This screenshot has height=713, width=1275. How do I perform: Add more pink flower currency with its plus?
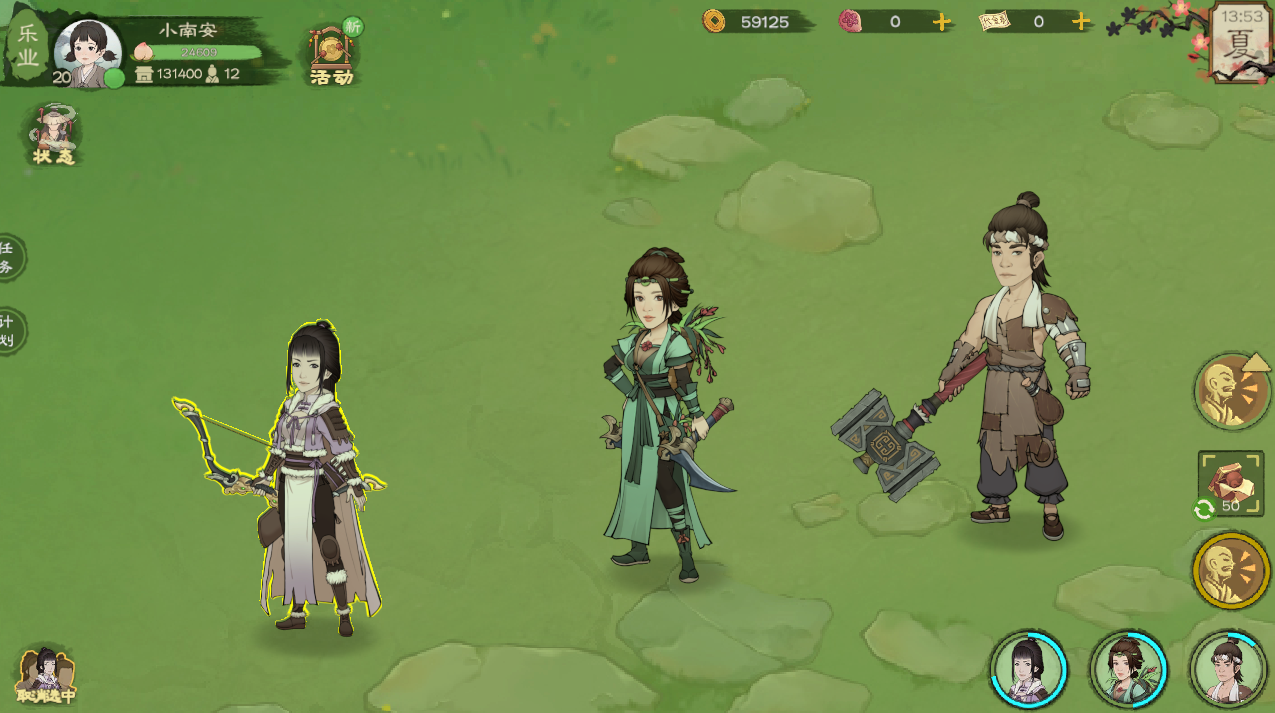point(942,22)
